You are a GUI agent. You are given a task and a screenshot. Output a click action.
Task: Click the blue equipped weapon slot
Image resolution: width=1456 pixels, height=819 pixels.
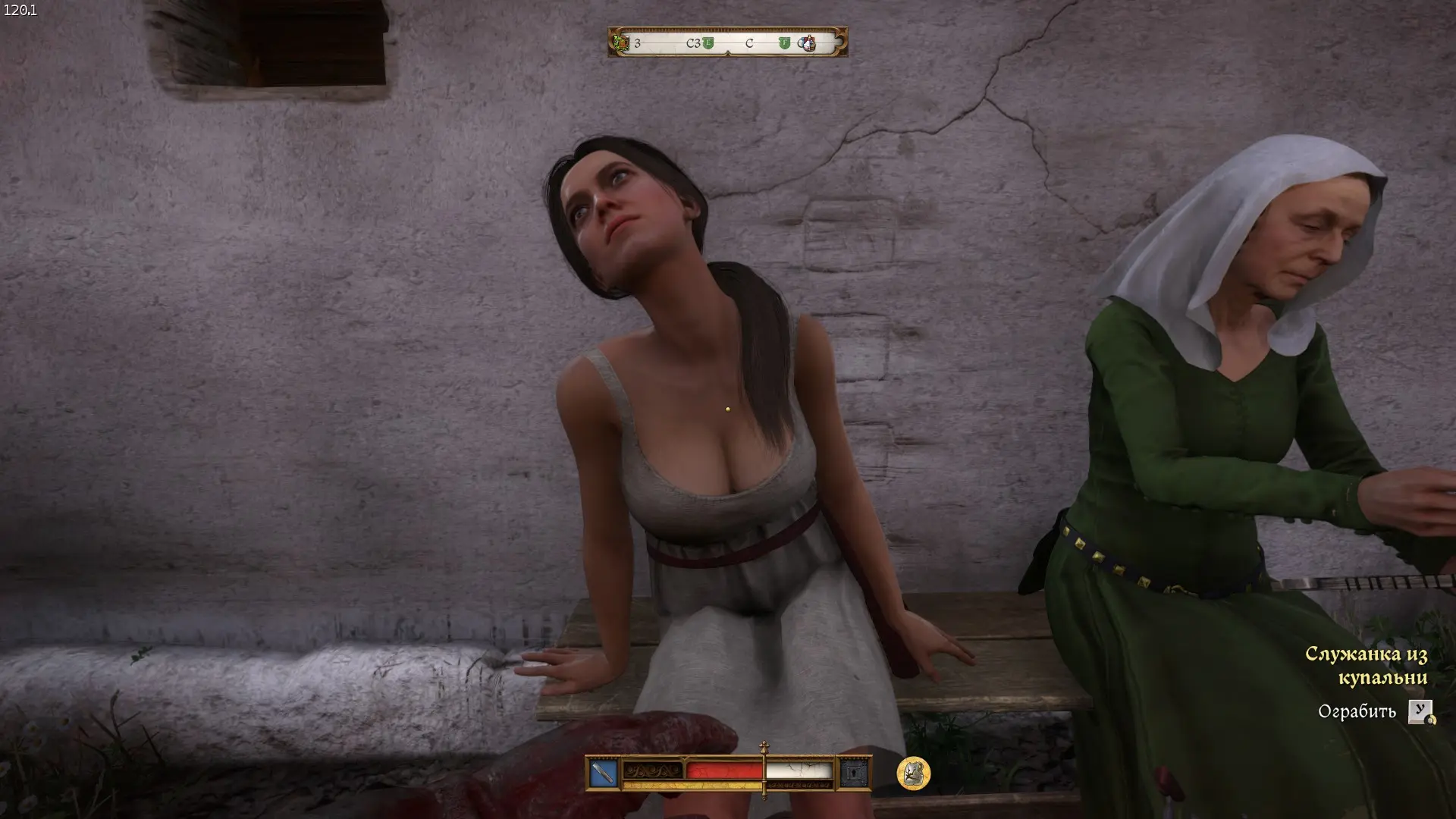(604, 773)
